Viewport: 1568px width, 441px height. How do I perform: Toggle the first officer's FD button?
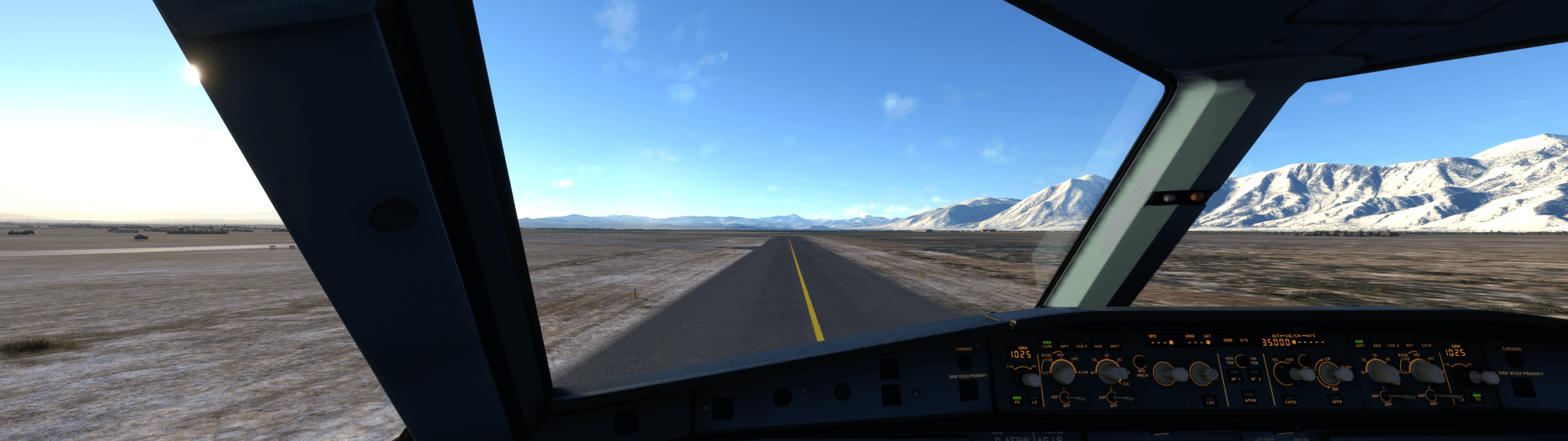(1477, 396)
